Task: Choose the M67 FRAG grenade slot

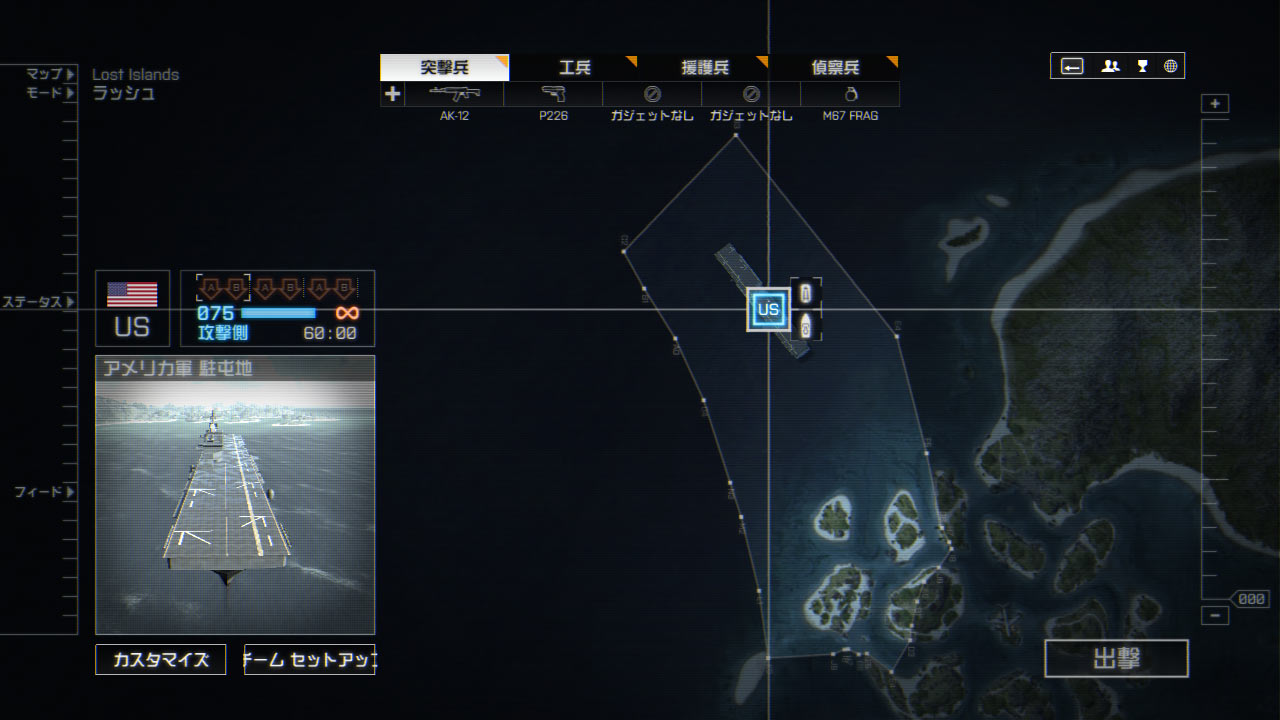Action: pos(850,94)
